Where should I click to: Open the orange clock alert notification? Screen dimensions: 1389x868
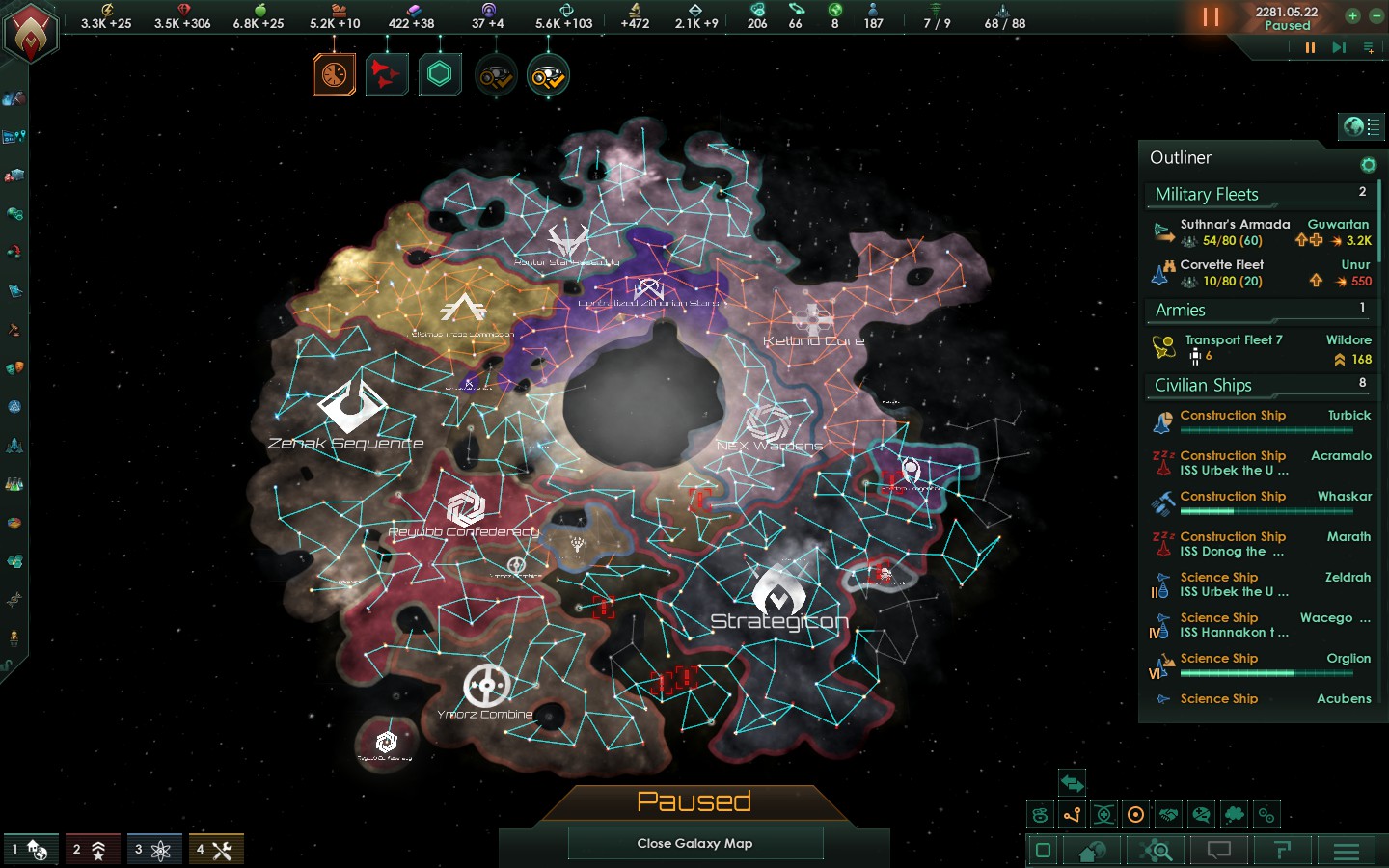pyautogui.click(x=334, y=74)
